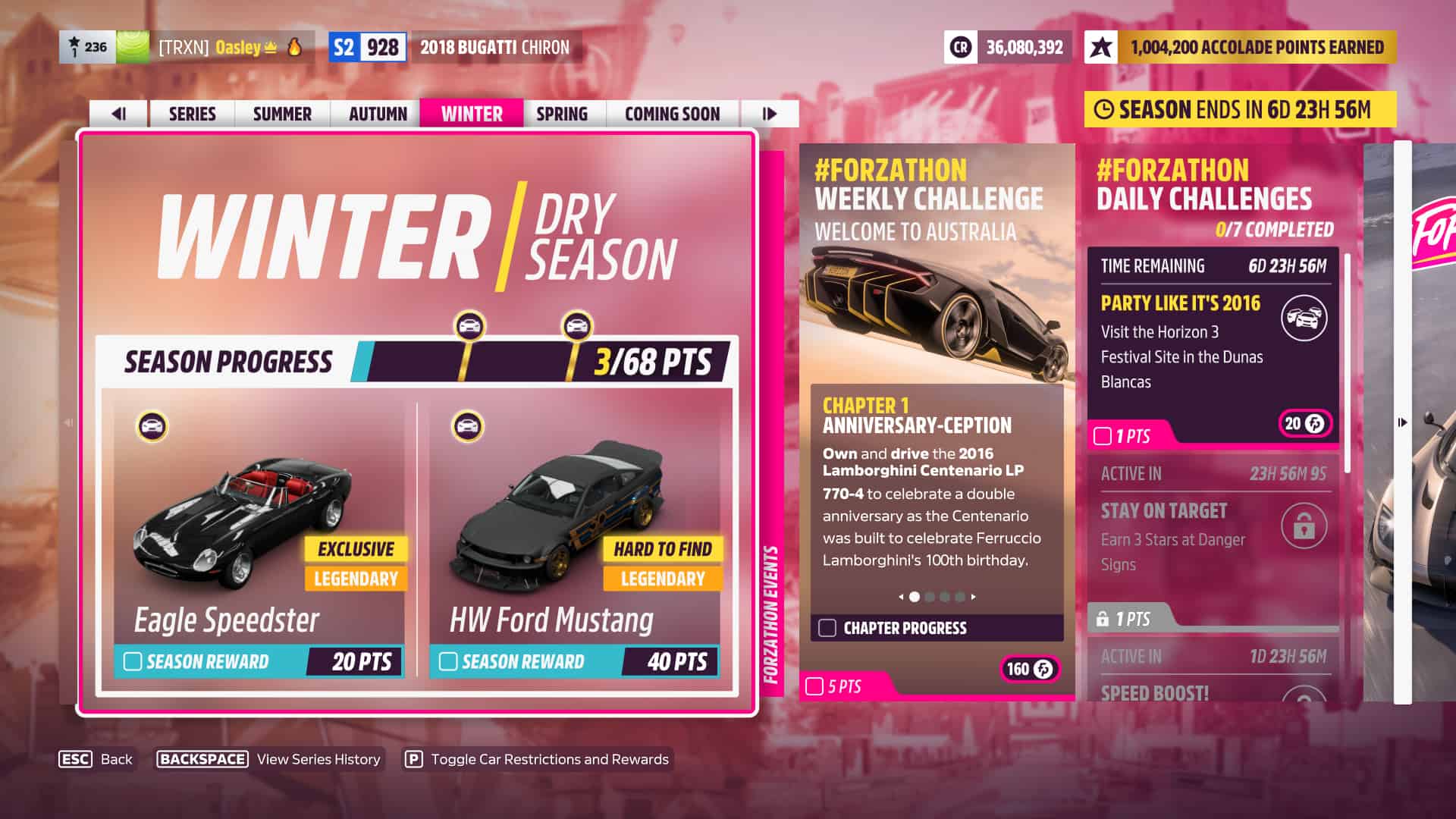Click Toggle Car Restrictions and Rewards
This screenshot has width=1456, height=819.
(x=548, y=759)
